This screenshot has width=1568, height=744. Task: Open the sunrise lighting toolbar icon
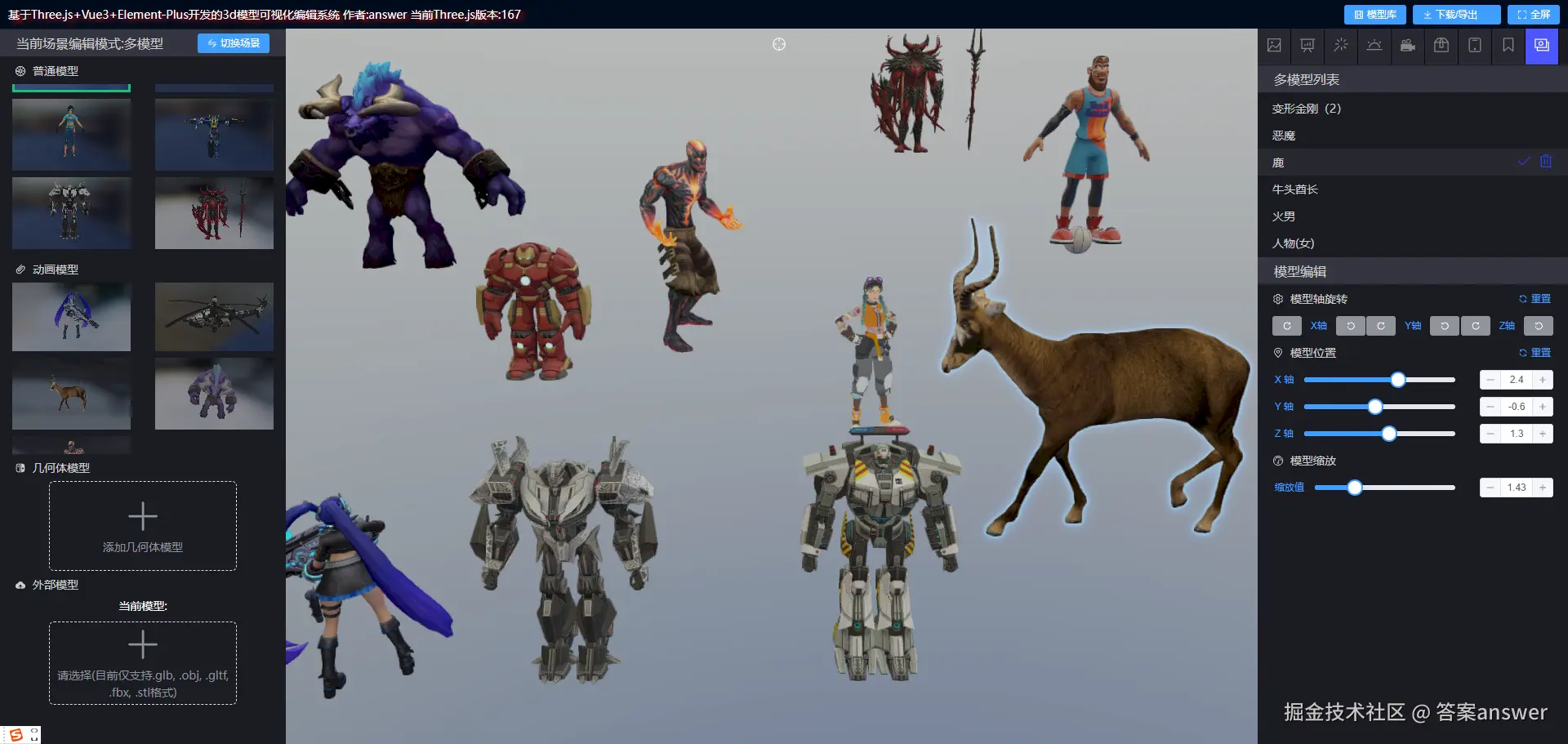(1374, 46)
